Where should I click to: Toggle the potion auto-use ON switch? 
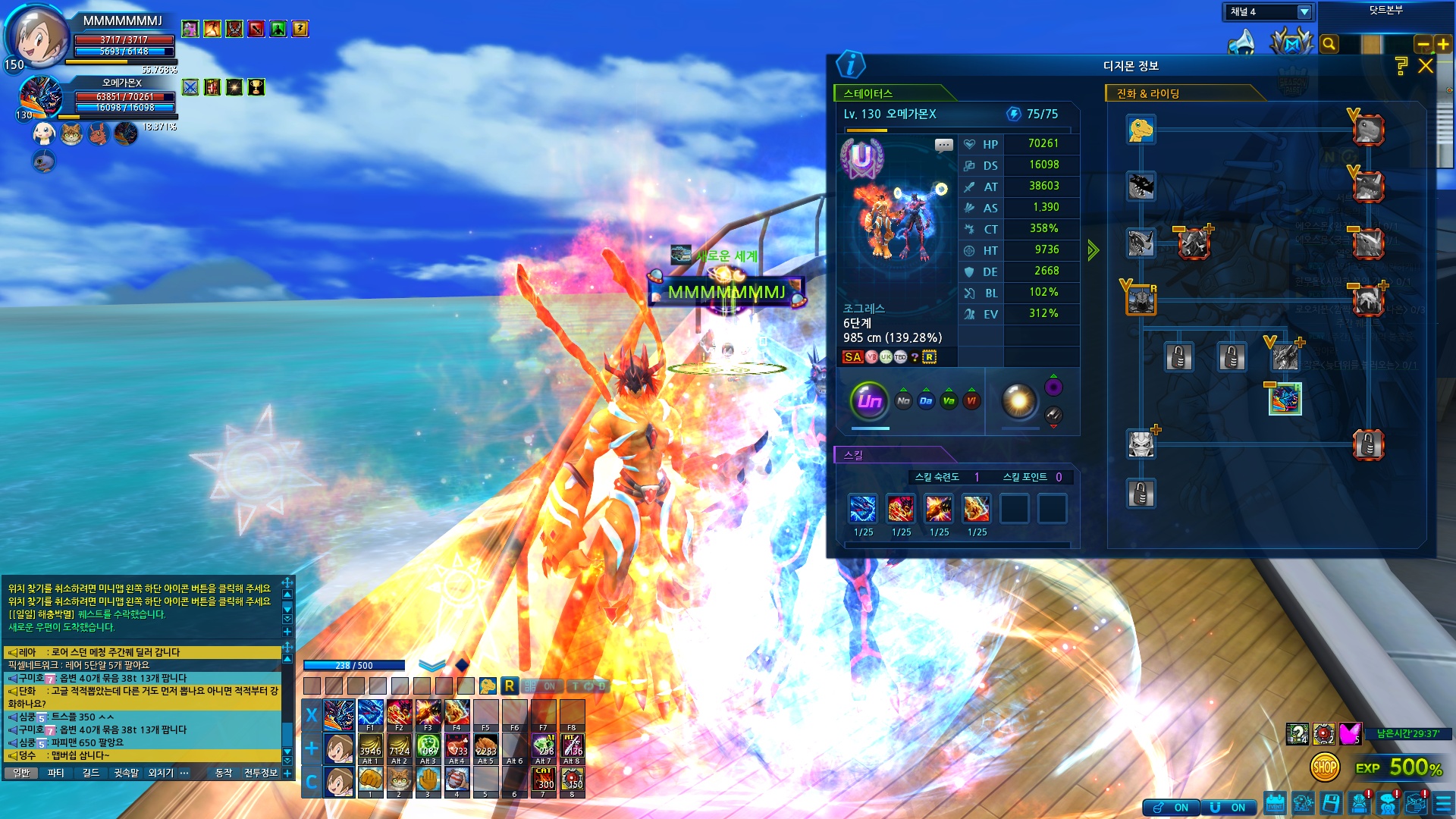click(x=1172, y=808)
